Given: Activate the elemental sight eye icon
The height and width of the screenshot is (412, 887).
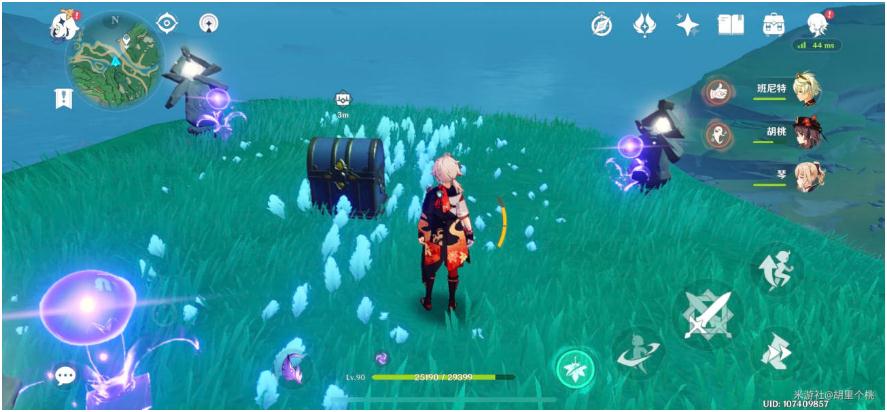Looking at the screenshot, I should [x=167, y=23].
